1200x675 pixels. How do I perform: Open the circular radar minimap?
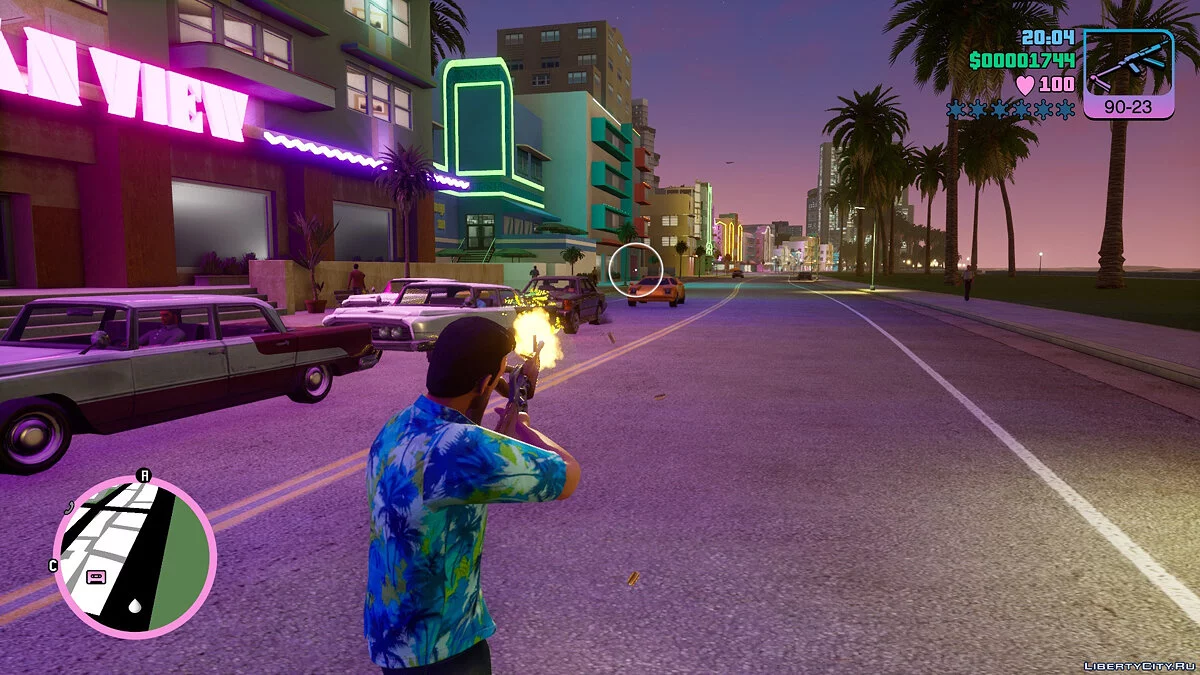click(x=134, y=556)
